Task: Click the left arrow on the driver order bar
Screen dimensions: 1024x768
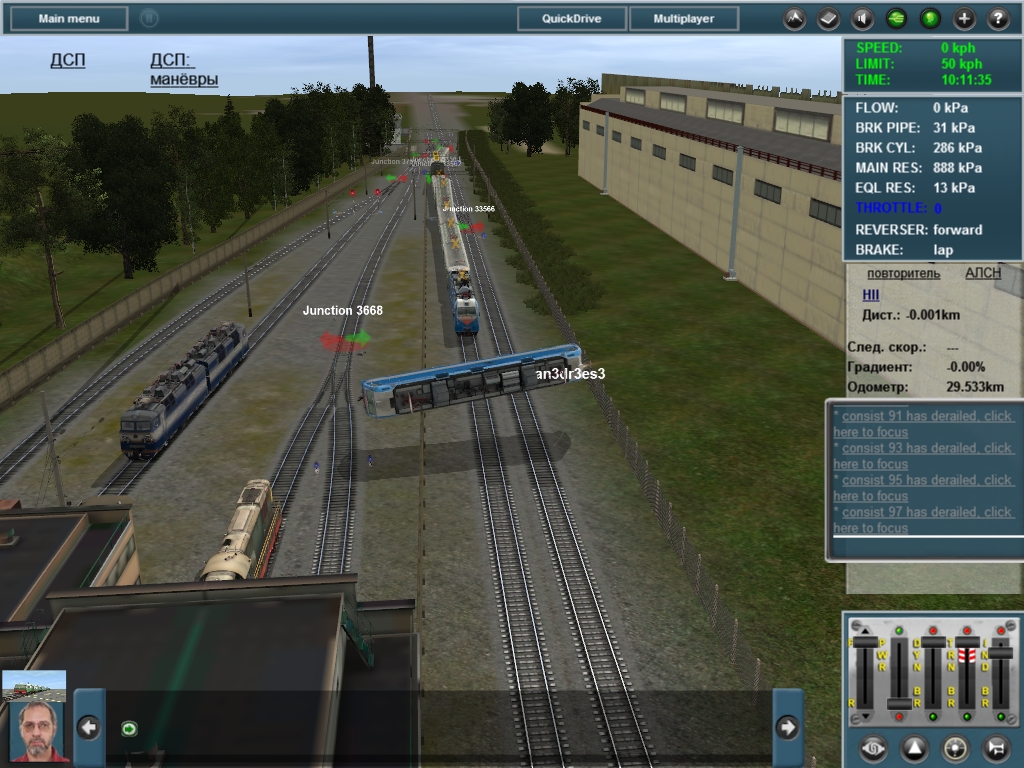Action: [x=89, y=728]
